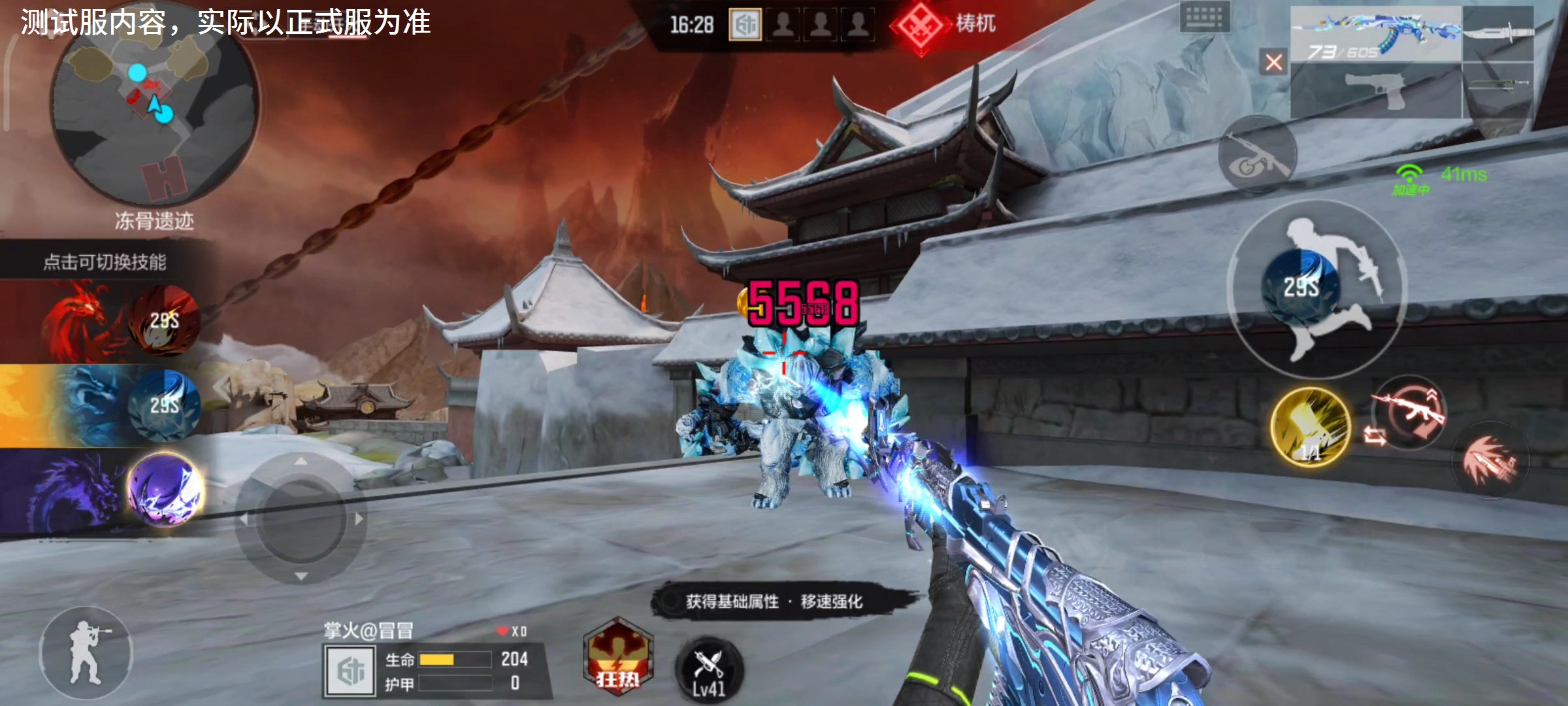Image resolution: width=1568 pixels, height=706 pixels.
Task: Click the player avatar portrait
Action: [x=350, y=671]
